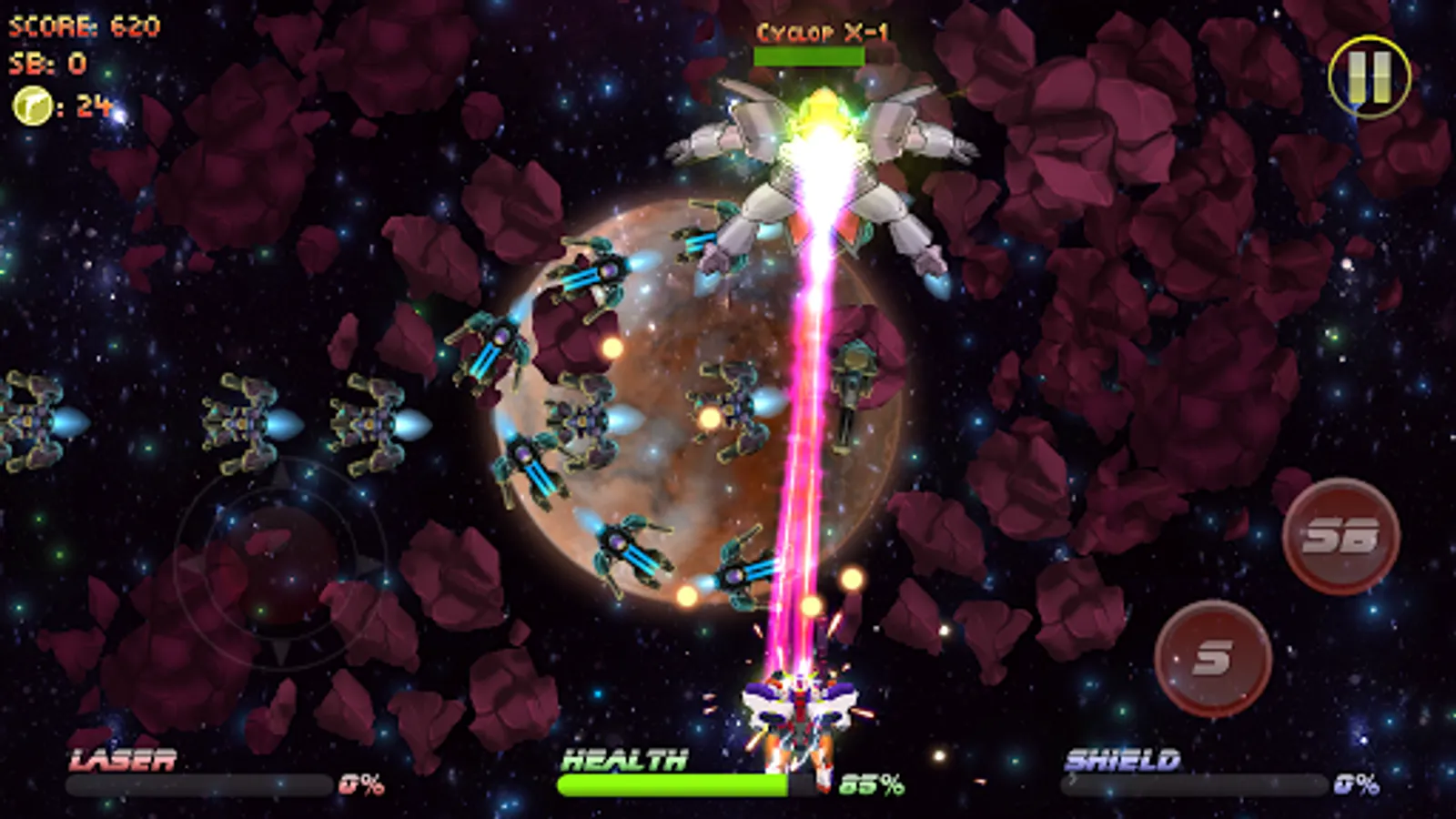The height and width of the screenshot is (819, 1456).
Task: Tap the red SB special button
Action: click(1340, 537)
